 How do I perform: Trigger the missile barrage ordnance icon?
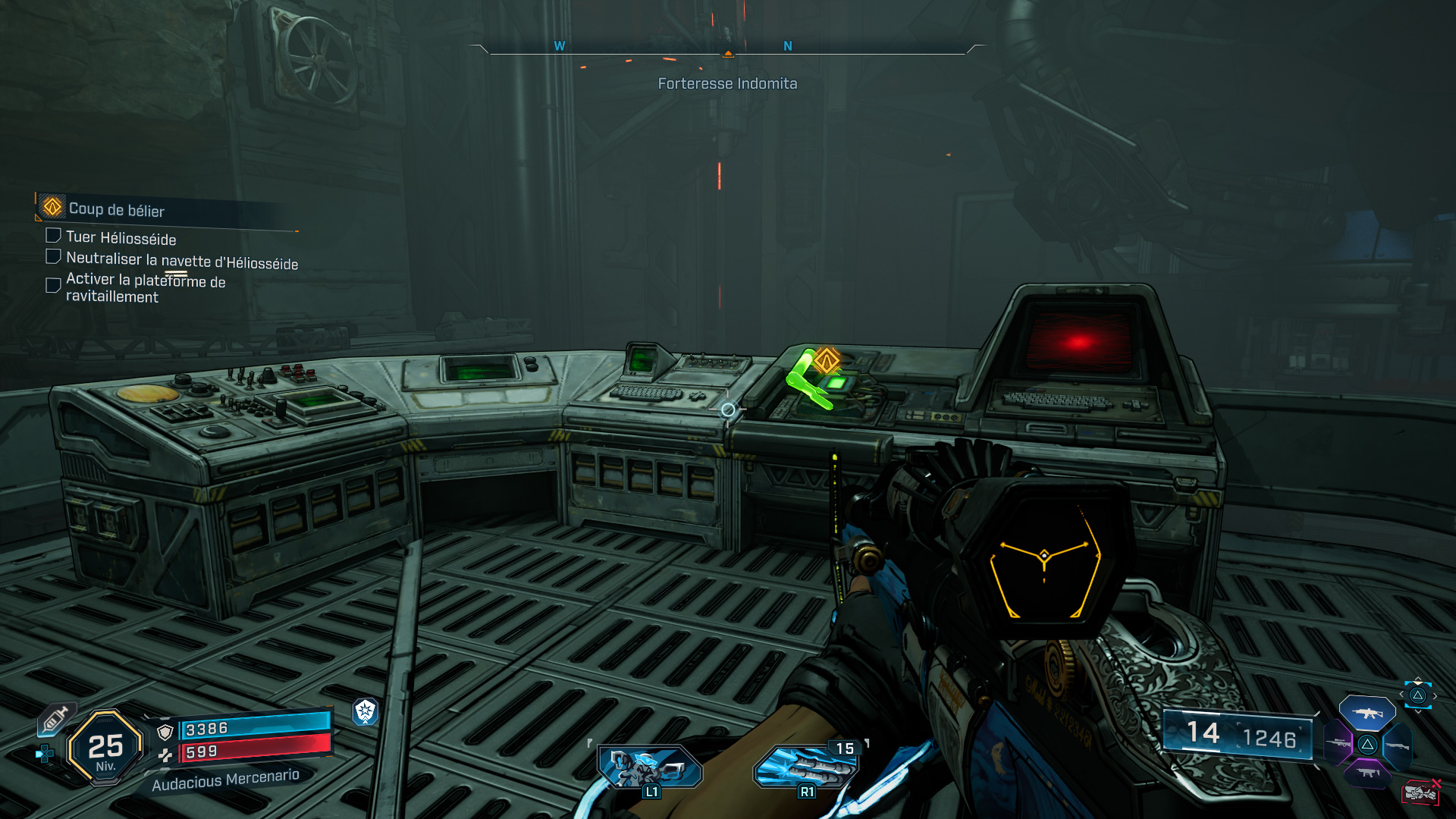[805, 767]
